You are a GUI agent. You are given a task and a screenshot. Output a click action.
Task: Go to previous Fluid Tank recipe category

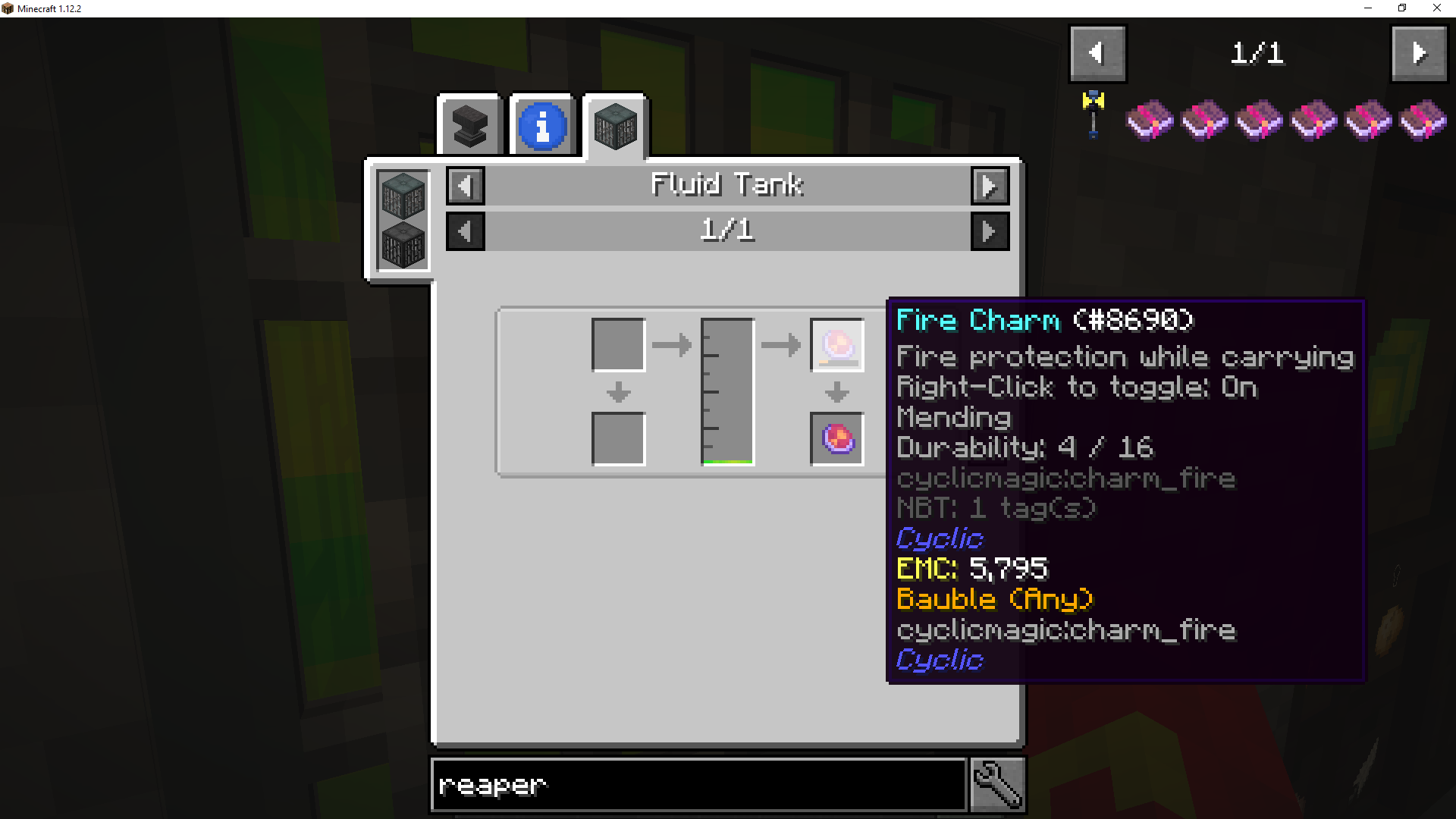465,186
